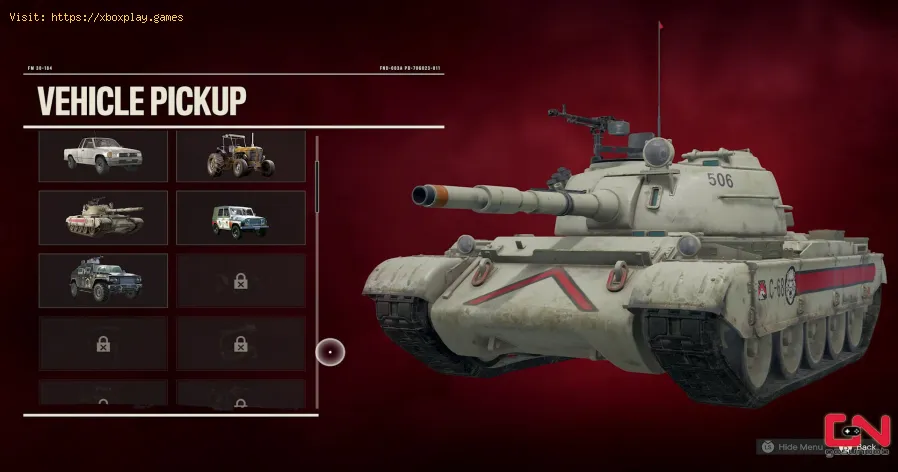Choose the dark armored truck tile
Screen dimensions: 898x472
103,280
